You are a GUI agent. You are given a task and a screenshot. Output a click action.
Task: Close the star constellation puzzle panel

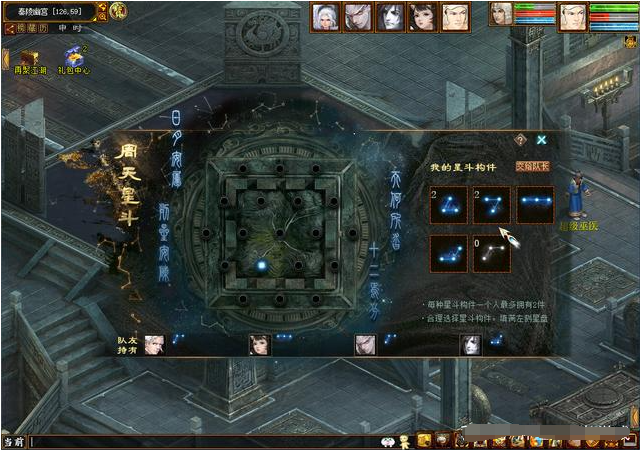tap(542, 141)
